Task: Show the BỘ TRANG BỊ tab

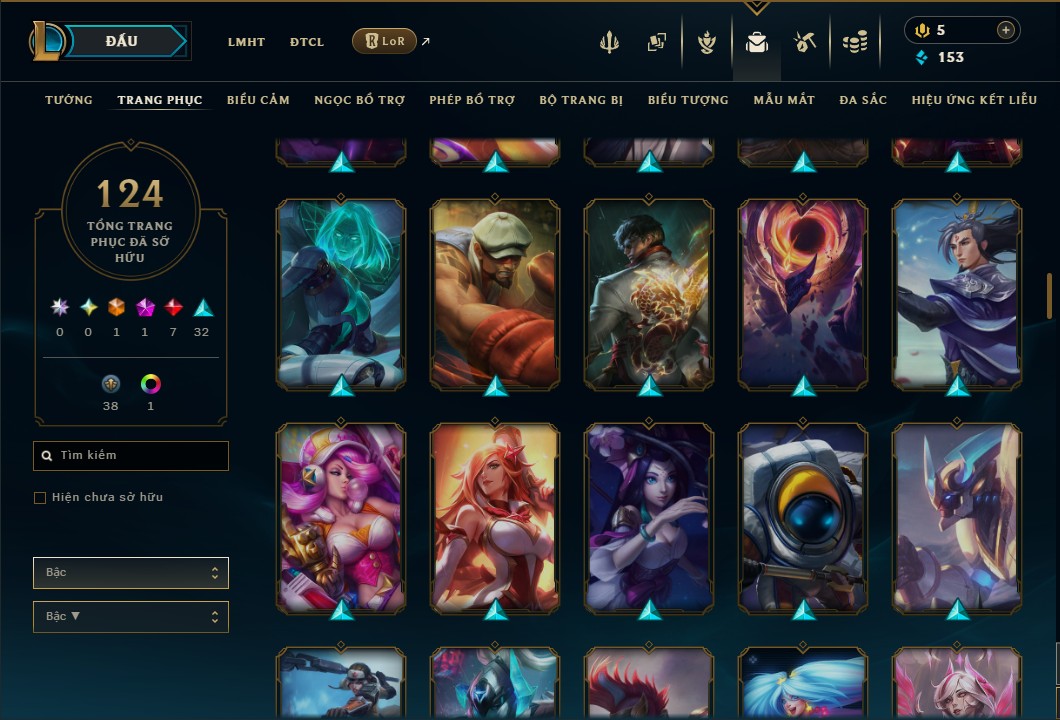Action: coord(581,100)
